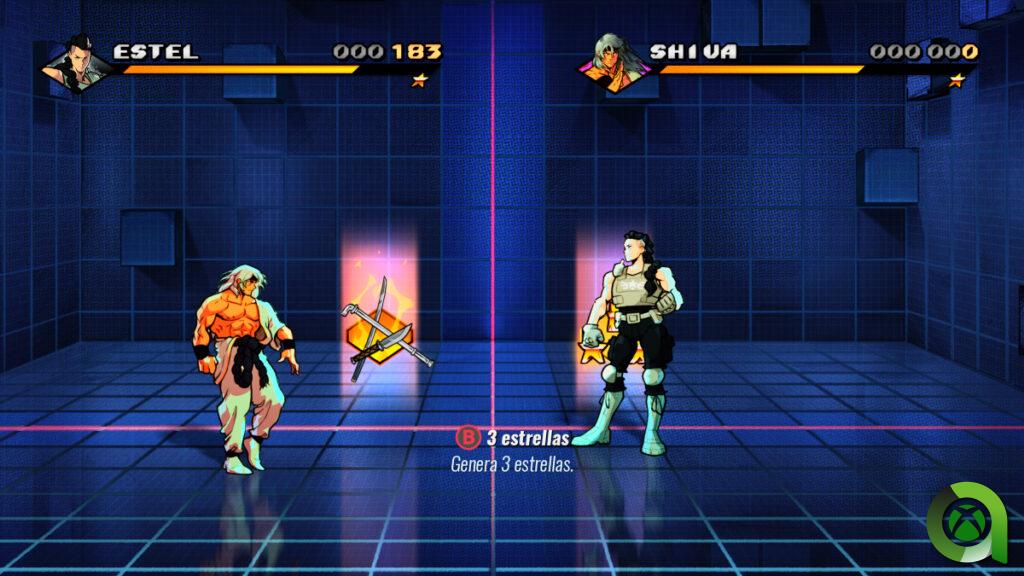Select Shiva's character portrait
This screenshot has height=576, width=1024.
click(614, 62)
